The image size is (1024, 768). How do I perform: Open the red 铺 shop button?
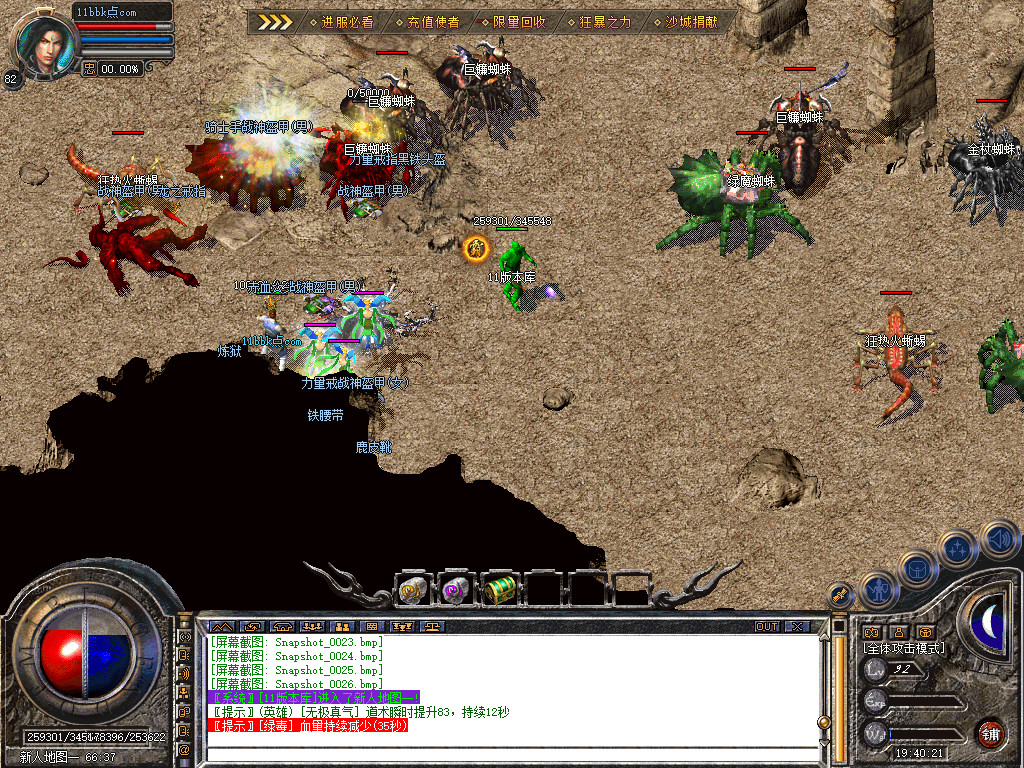pos(990,732)
